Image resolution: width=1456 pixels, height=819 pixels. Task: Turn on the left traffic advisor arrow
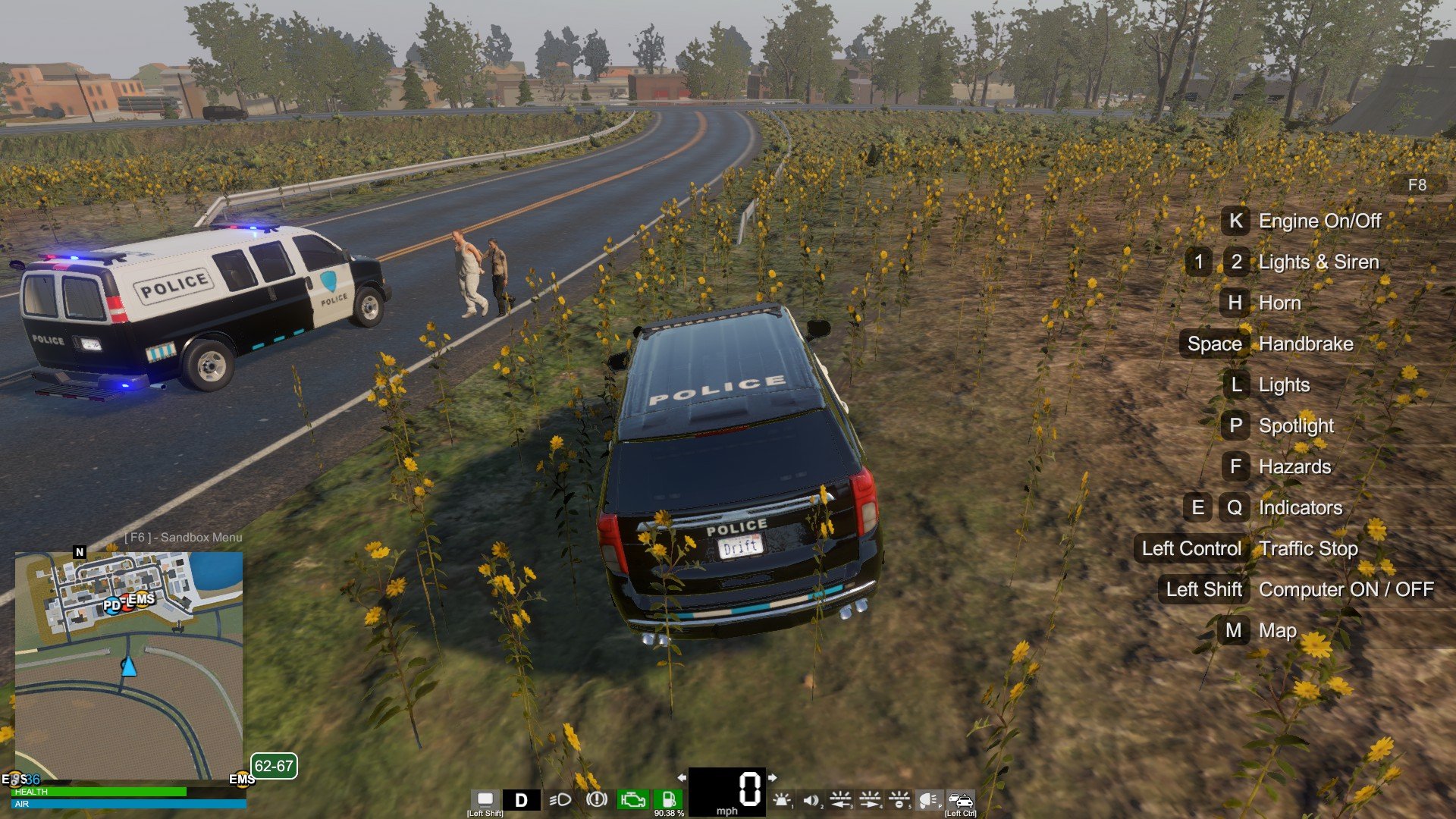click(840, 799)
